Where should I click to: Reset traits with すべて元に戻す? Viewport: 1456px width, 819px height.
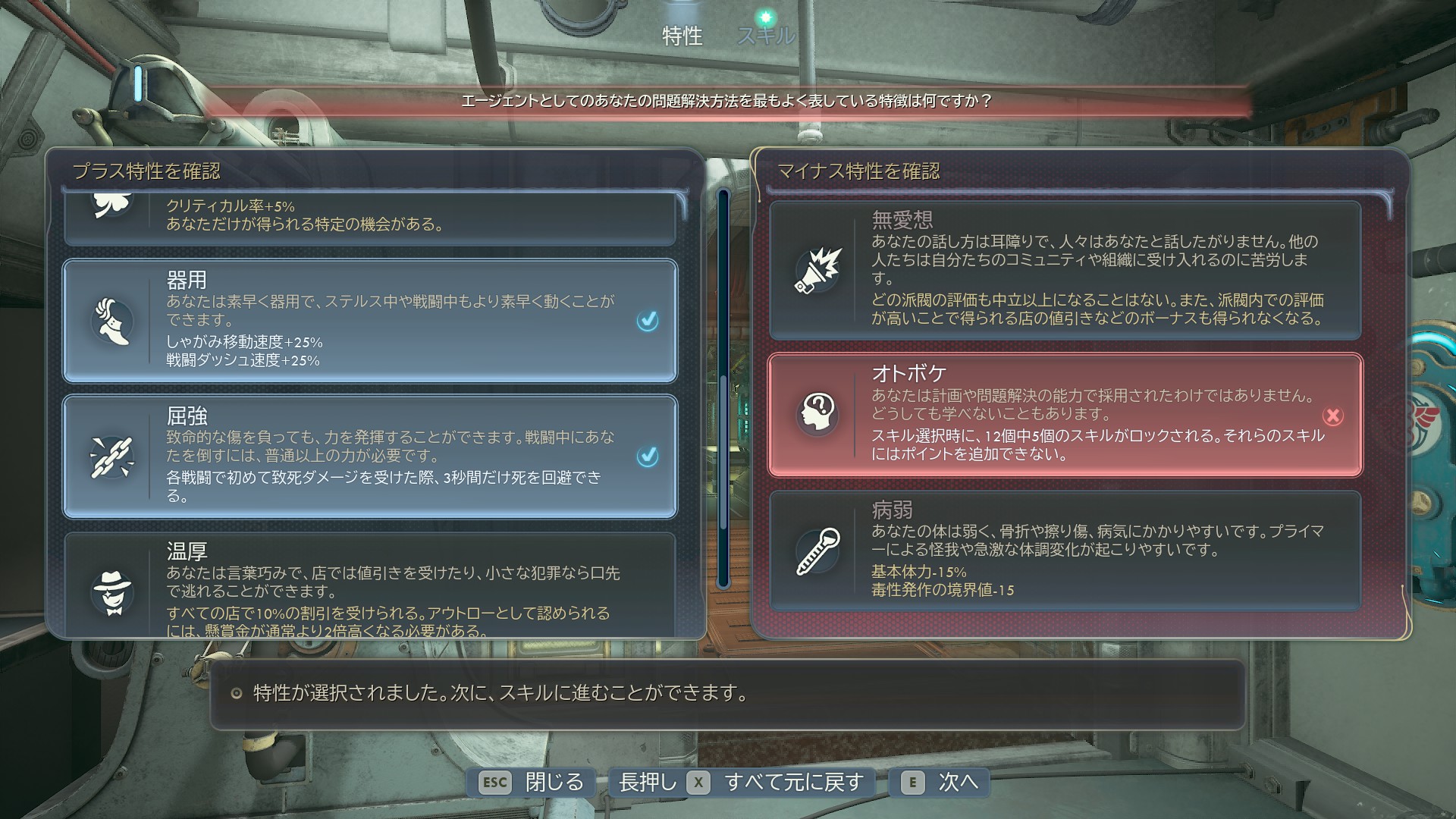(x=742, y=782)
